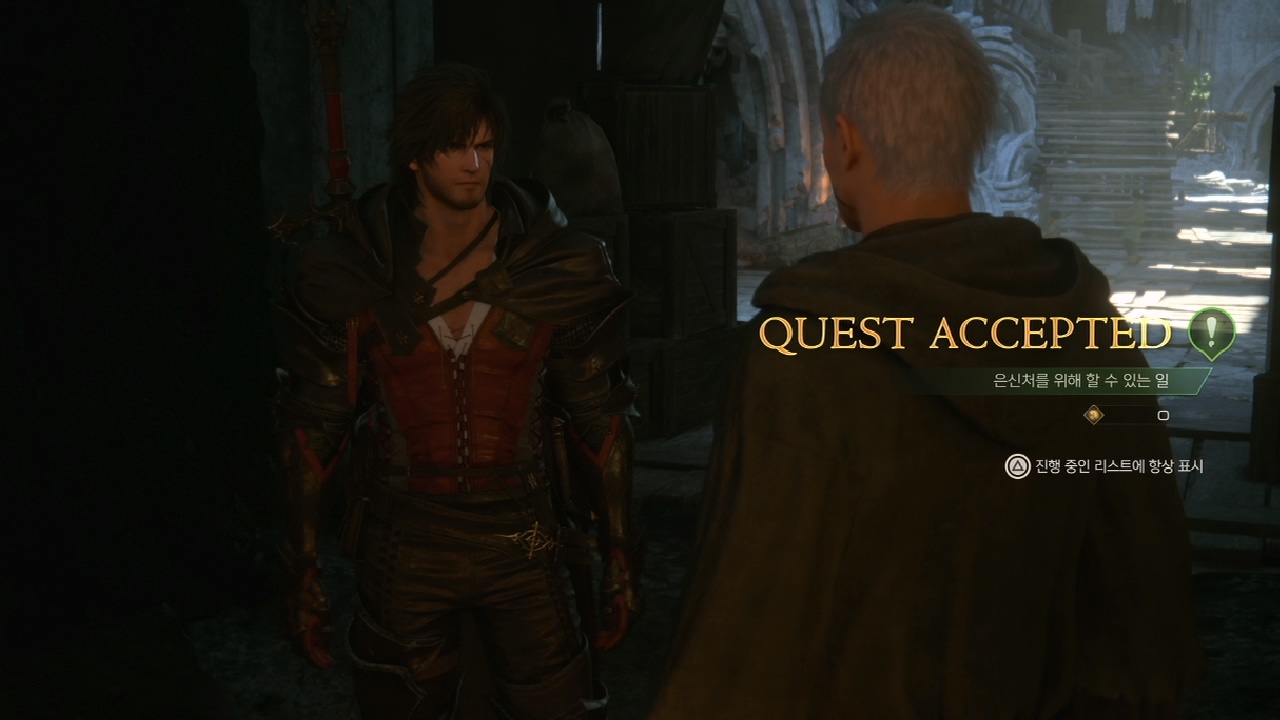The width and height of the screenshot is (1280, 720).
Task: Click the green exclamation quest marker icon
Action: click(1211, 331)
